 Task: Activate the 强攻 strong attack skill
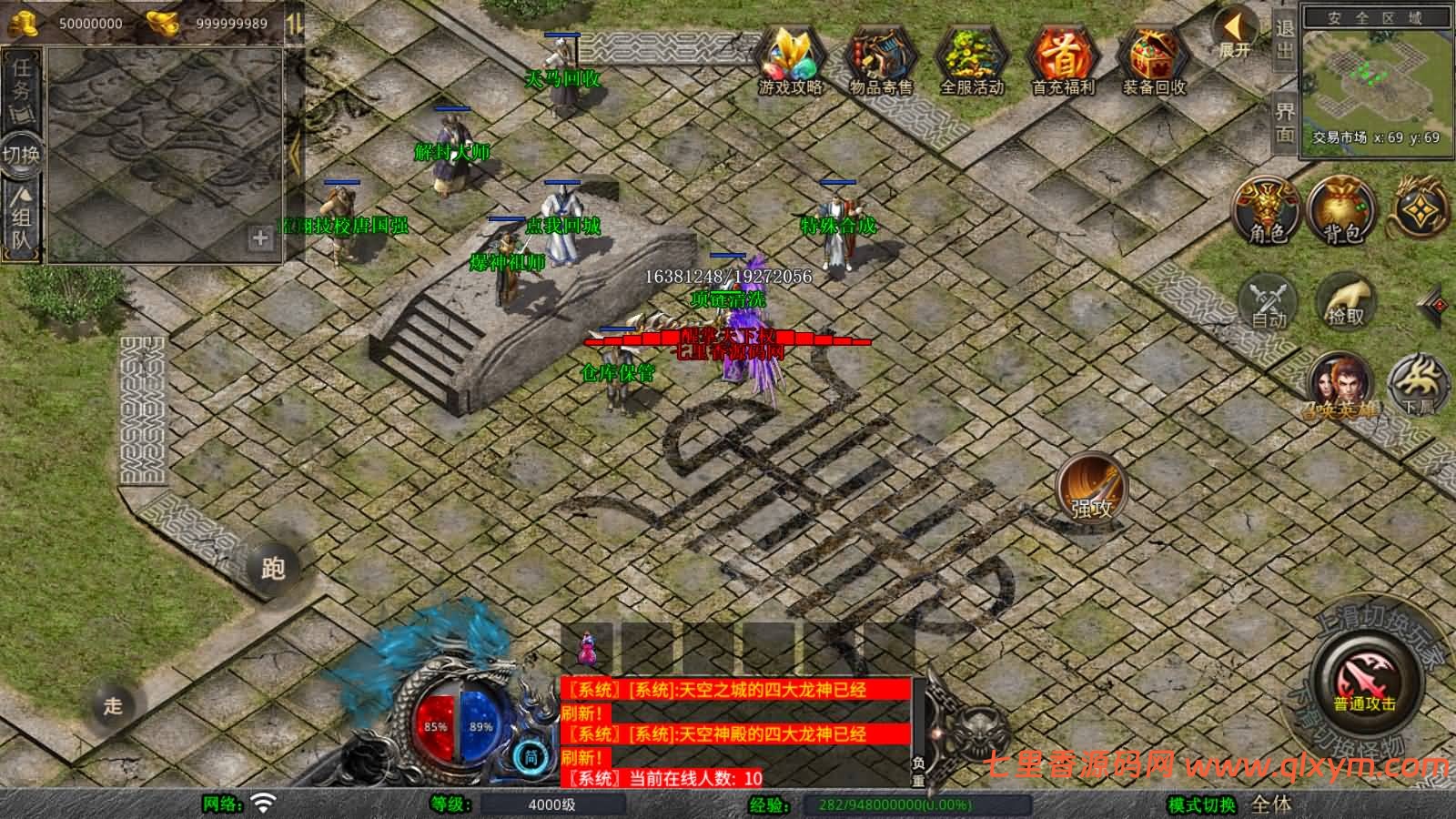[1090, 487]
